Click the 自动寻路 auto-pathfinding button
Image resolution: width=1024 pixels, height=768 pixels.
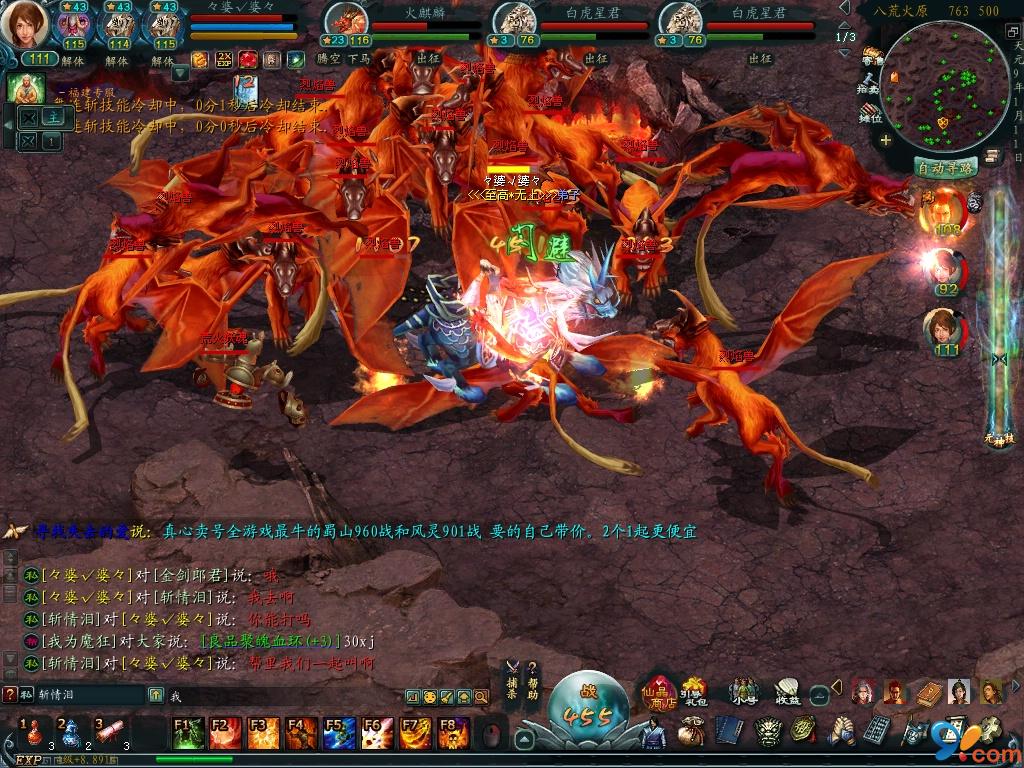(x=946, y=168)
